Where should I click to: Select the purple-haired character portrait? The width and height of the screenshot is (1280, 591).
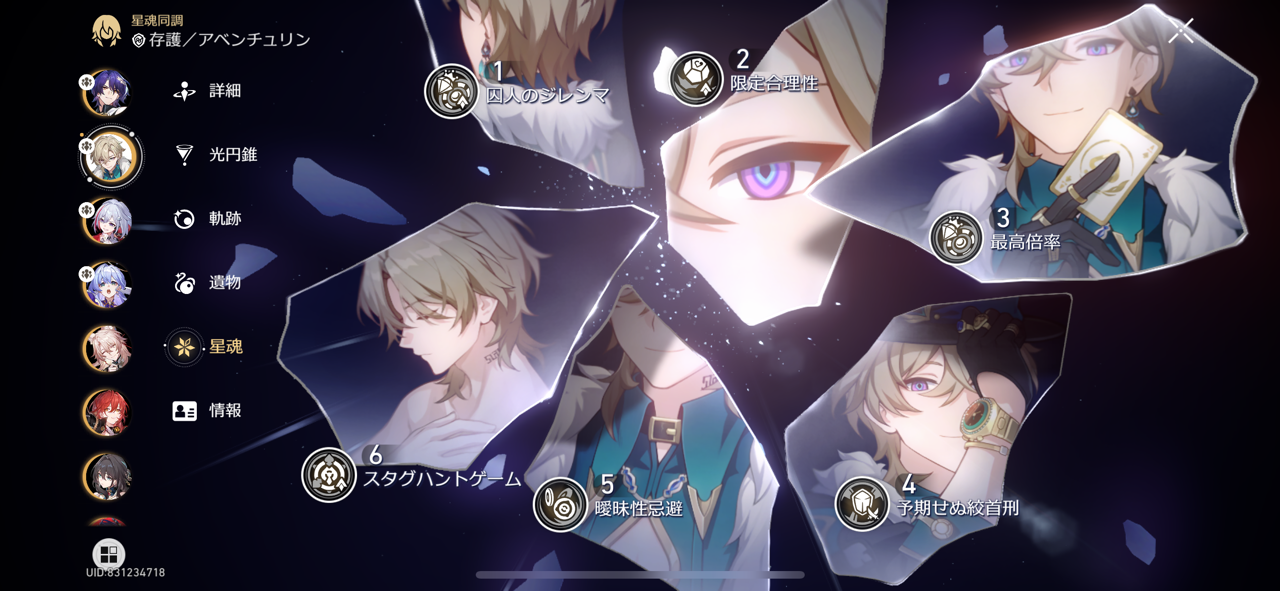(107, 93)
